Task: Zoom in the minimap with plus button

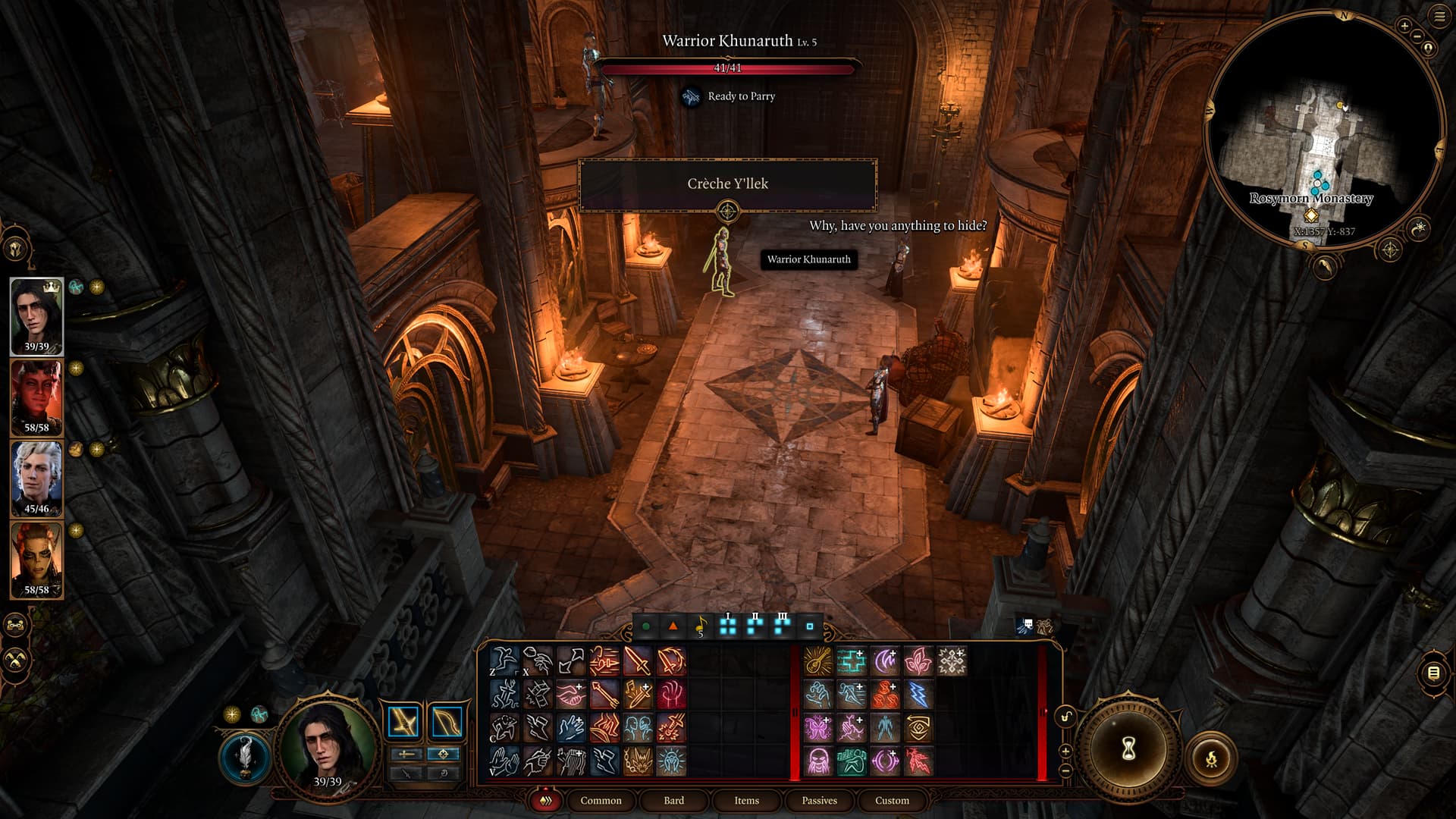Action: (1404, 26)
